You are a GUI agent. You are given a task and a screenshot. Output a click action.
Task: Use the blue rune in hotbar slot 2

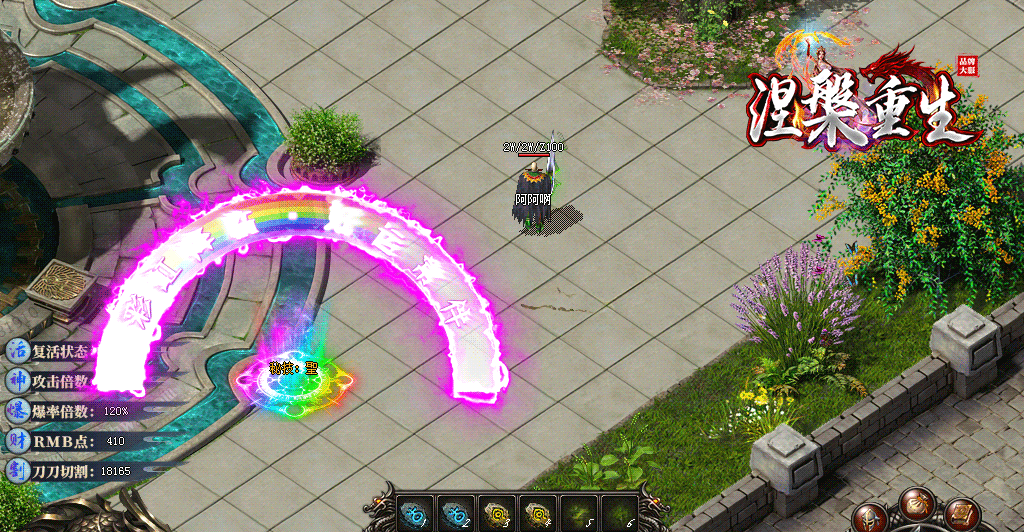pyautogui.click(x=455, y=512)
